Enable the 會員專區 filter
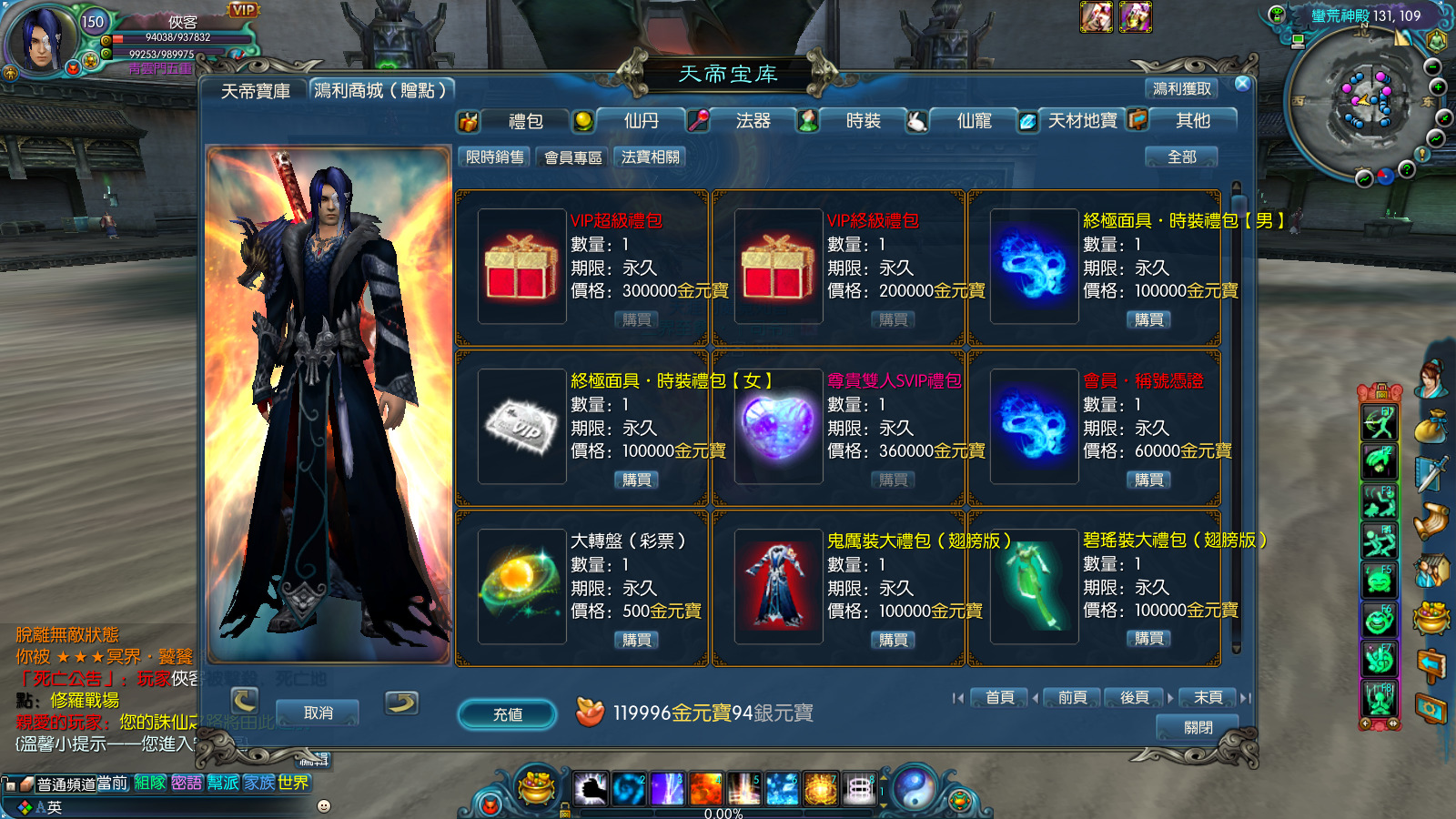Image resolution: width=1456 pixels, height=819 pixels. pyautogui.click(x=573, y=157)
